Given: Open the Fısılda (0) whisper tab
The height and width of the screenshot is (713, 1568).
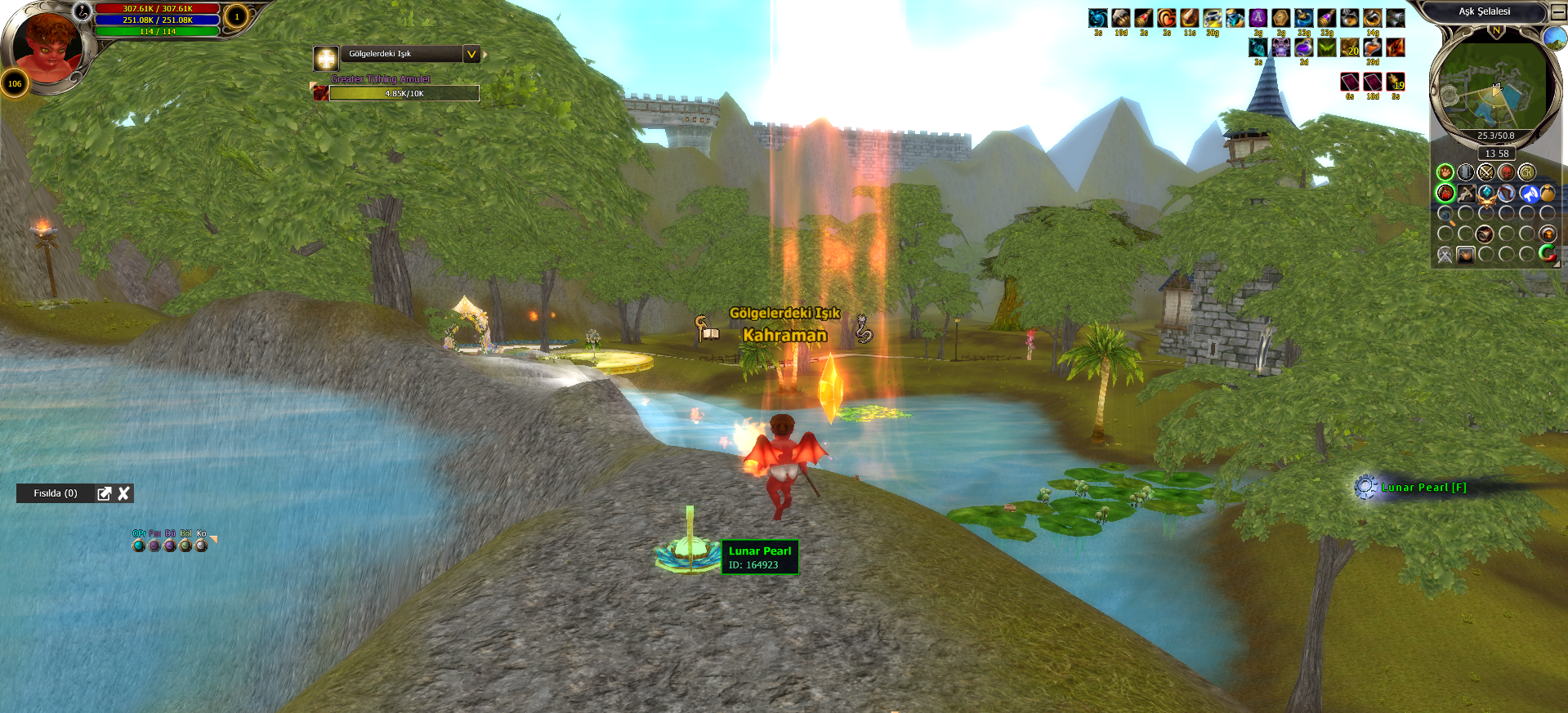Looking at the screenshot, I should 56,493.
